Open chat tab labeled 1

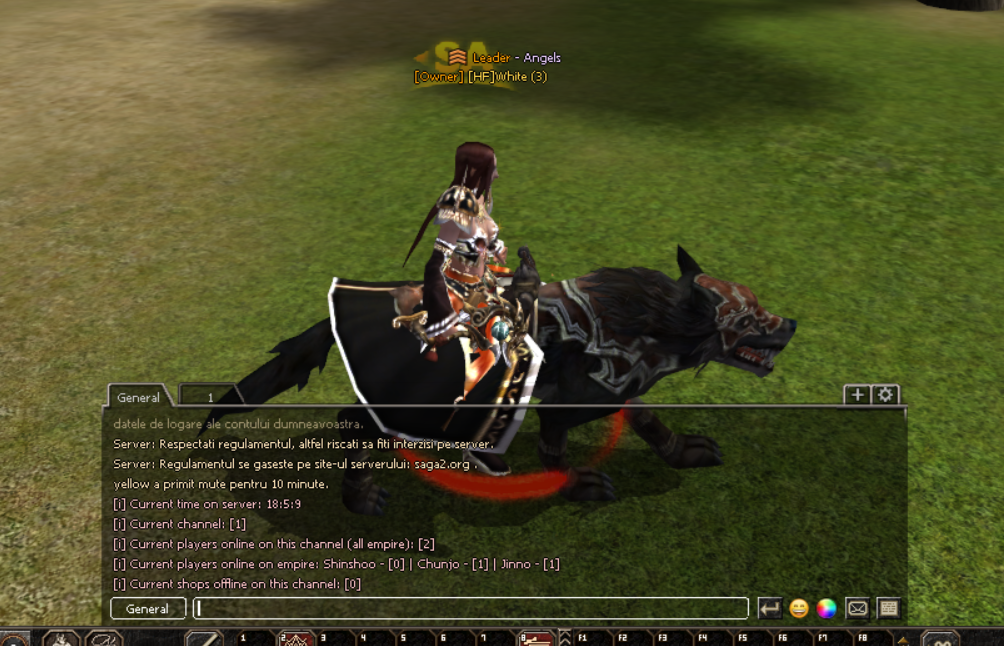coord(210,397)
